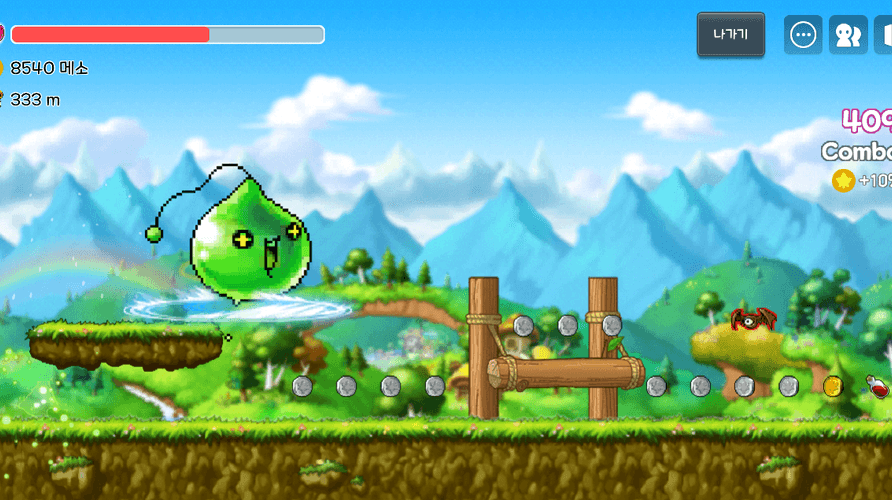892x500 pixels.
Task: Click the 나가기 exit button
Action: pyautogui.click(x=730, y=35)
